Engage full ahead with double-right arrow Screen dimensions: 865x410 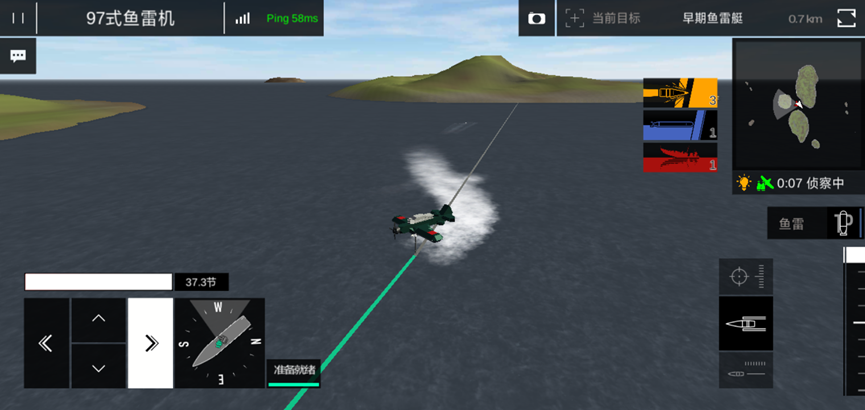150,343
